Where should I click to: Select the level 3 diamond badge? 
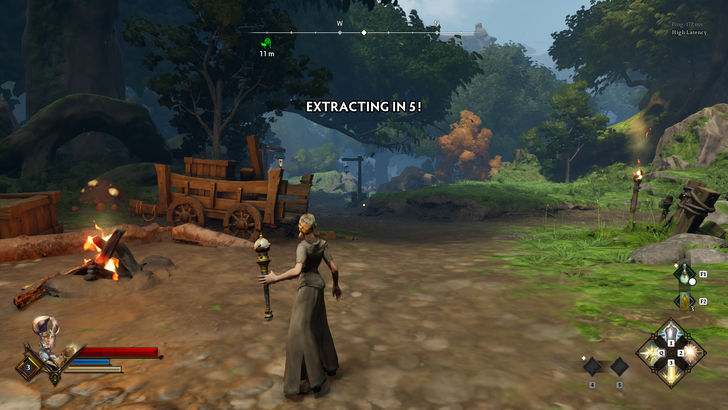pyautogui.click(x=27, y=367)
